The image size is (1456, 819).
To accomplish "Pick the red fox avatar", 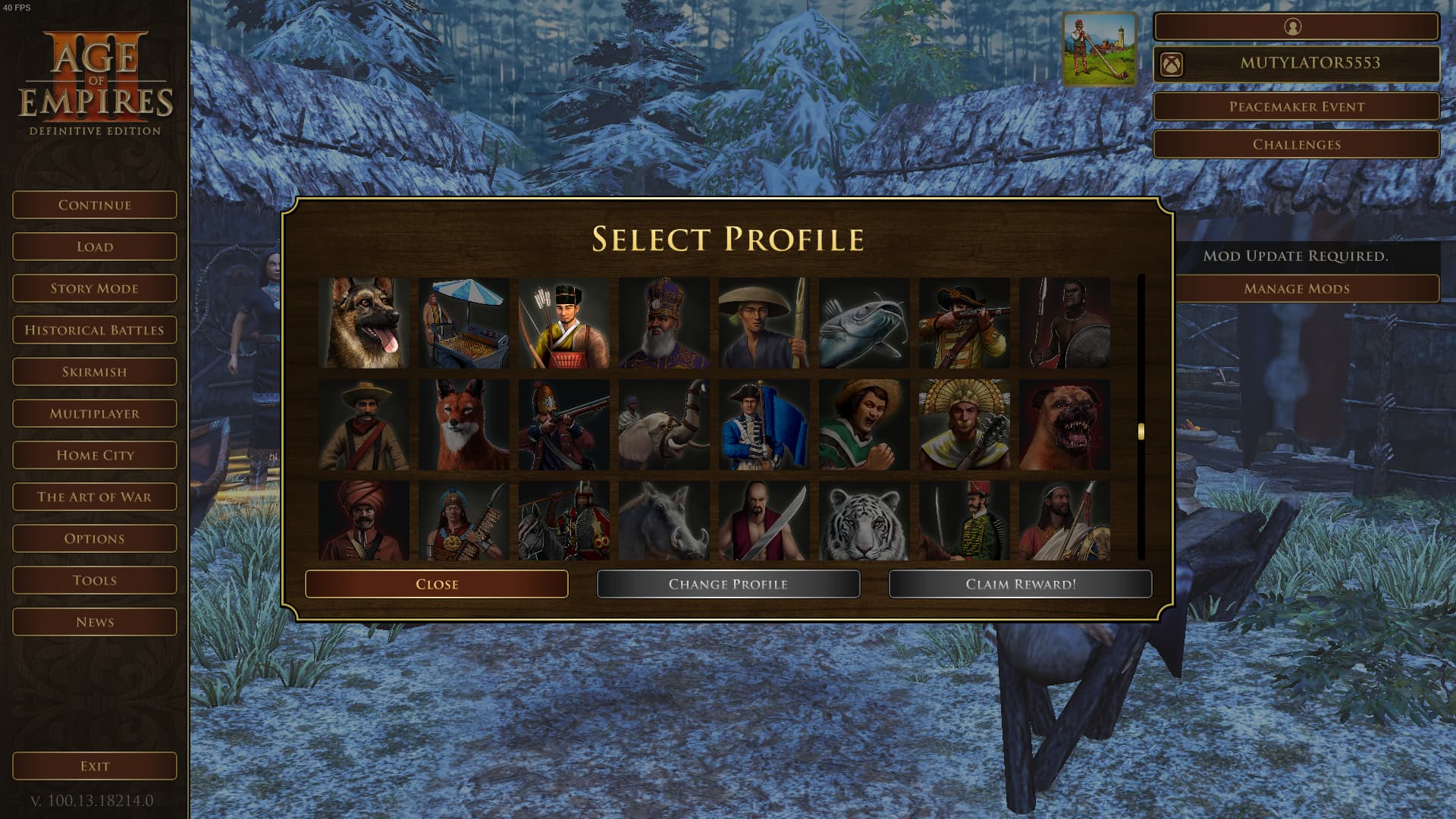I will [x=464, y=425].
